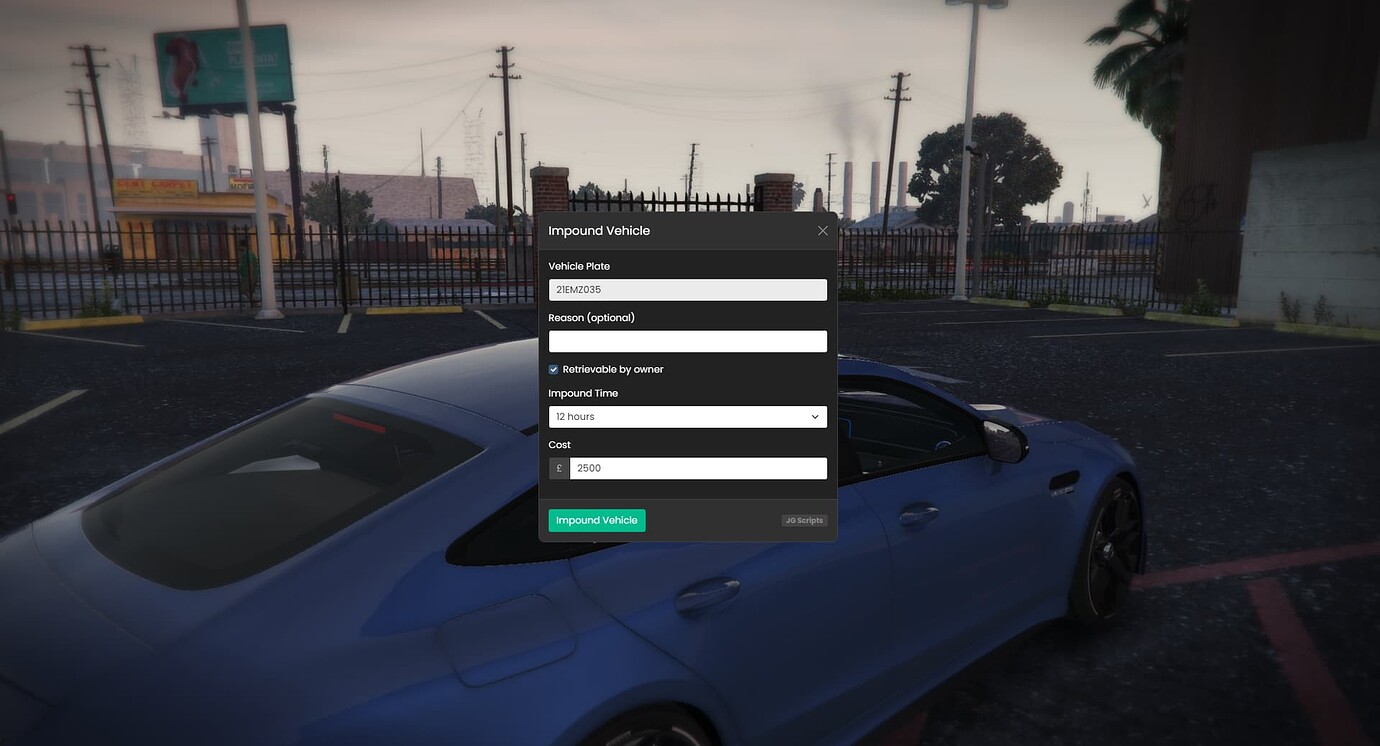1380x746 pixels.
Task: Click the Impound Vehicle dialog title
Action: pyautogui.click(x=599, y=230)
